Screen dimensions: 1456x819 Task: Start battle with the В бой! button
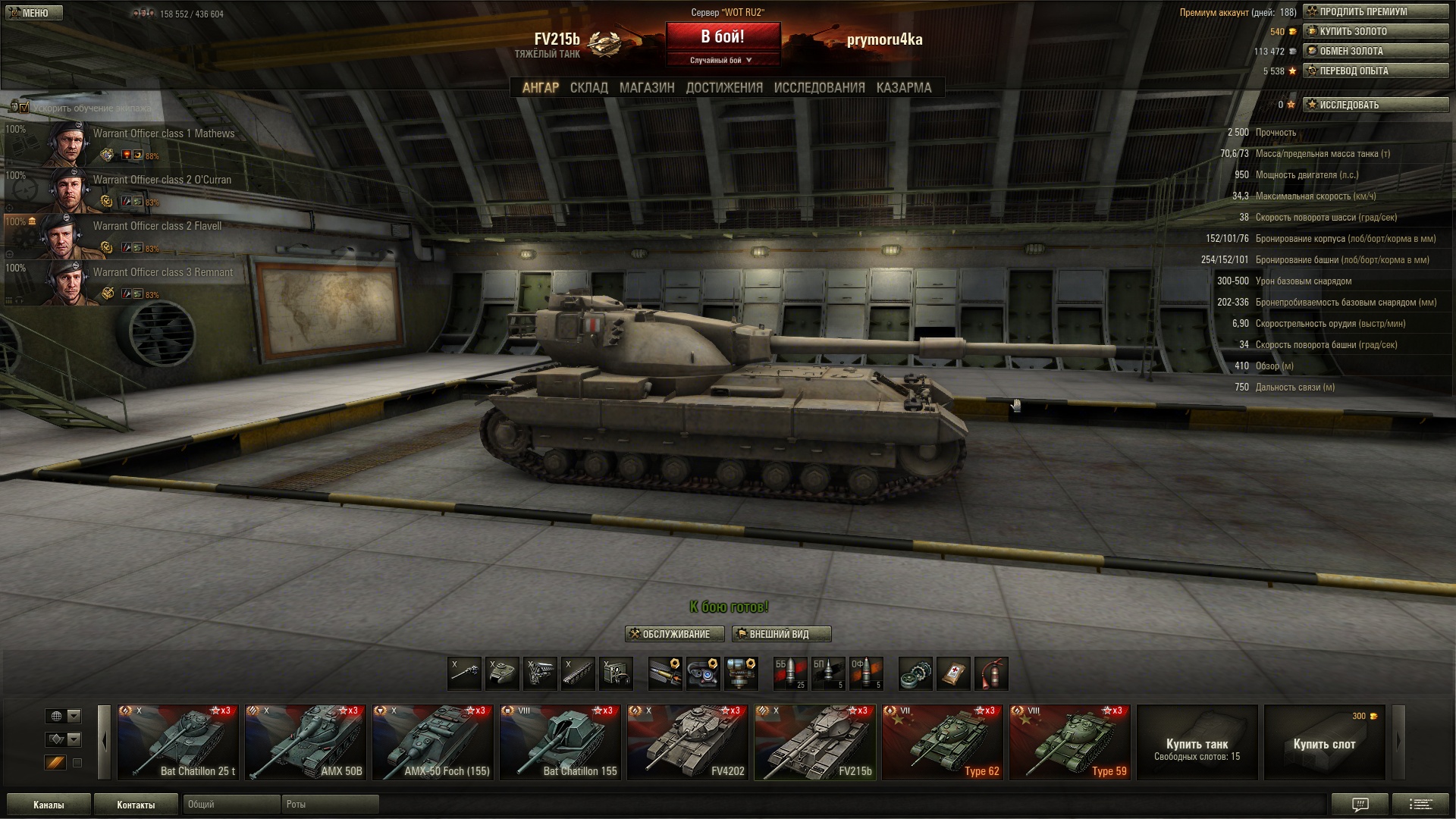pos(723,36)
